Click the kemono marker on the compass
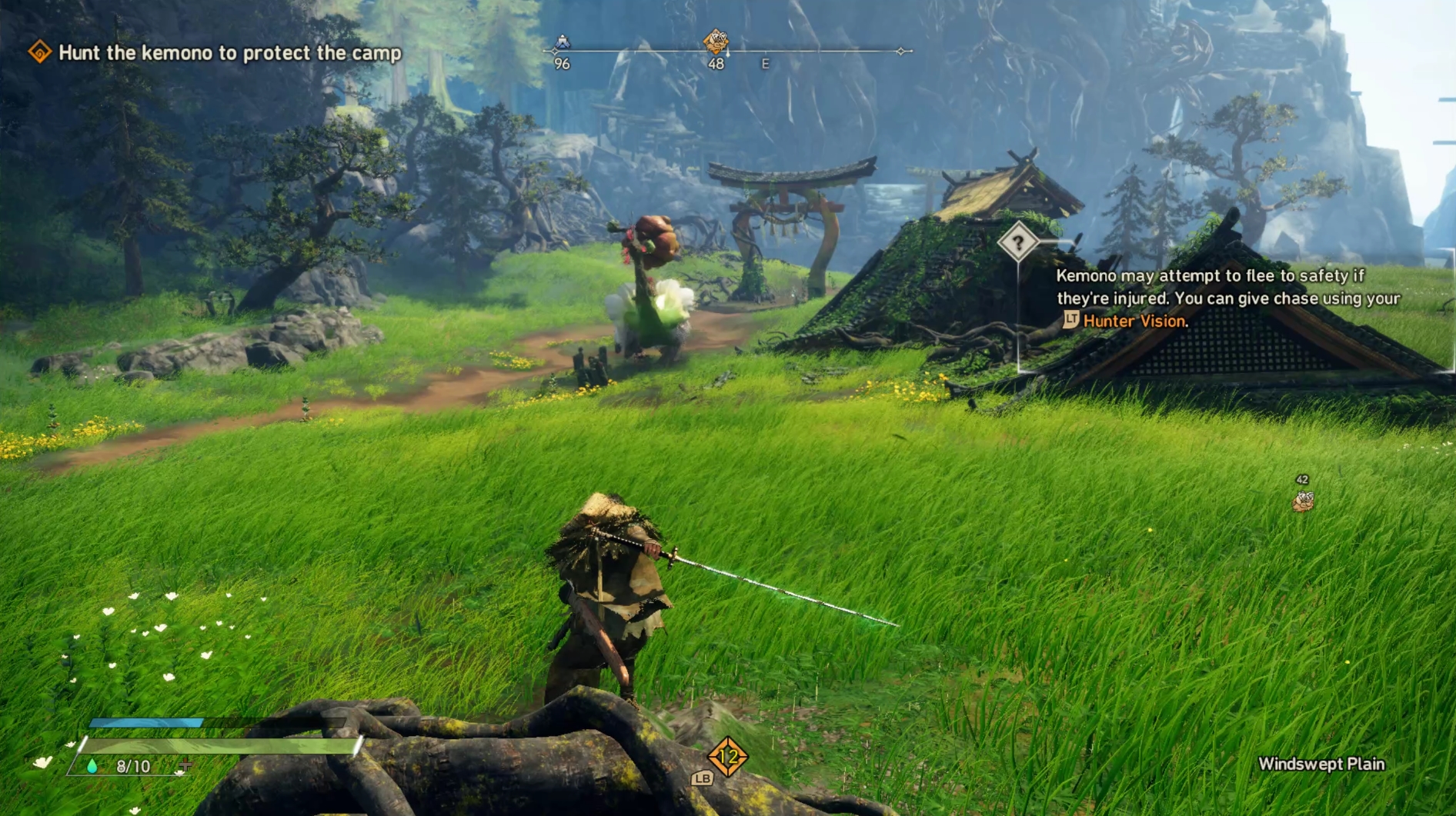 [716, 41]
